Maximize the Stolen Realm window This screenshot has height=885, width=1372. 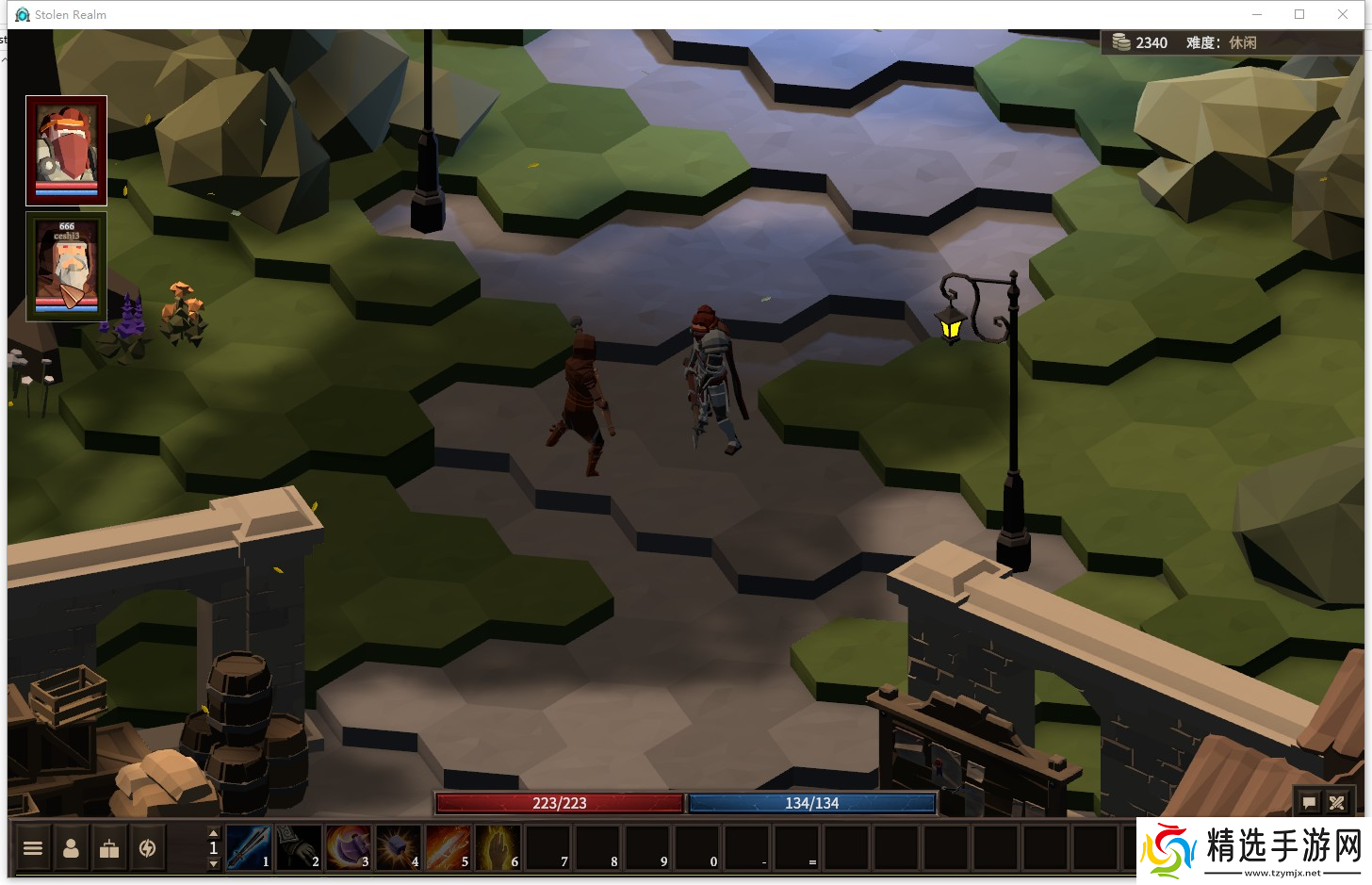(x=1299, y=14)
